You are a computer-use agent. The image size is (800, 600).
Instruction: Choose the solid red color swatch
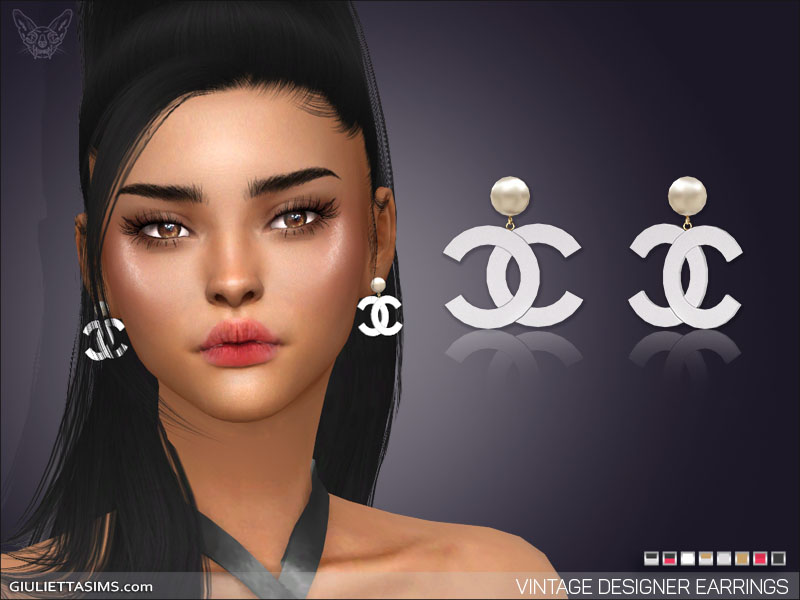(x=760, y=558)
